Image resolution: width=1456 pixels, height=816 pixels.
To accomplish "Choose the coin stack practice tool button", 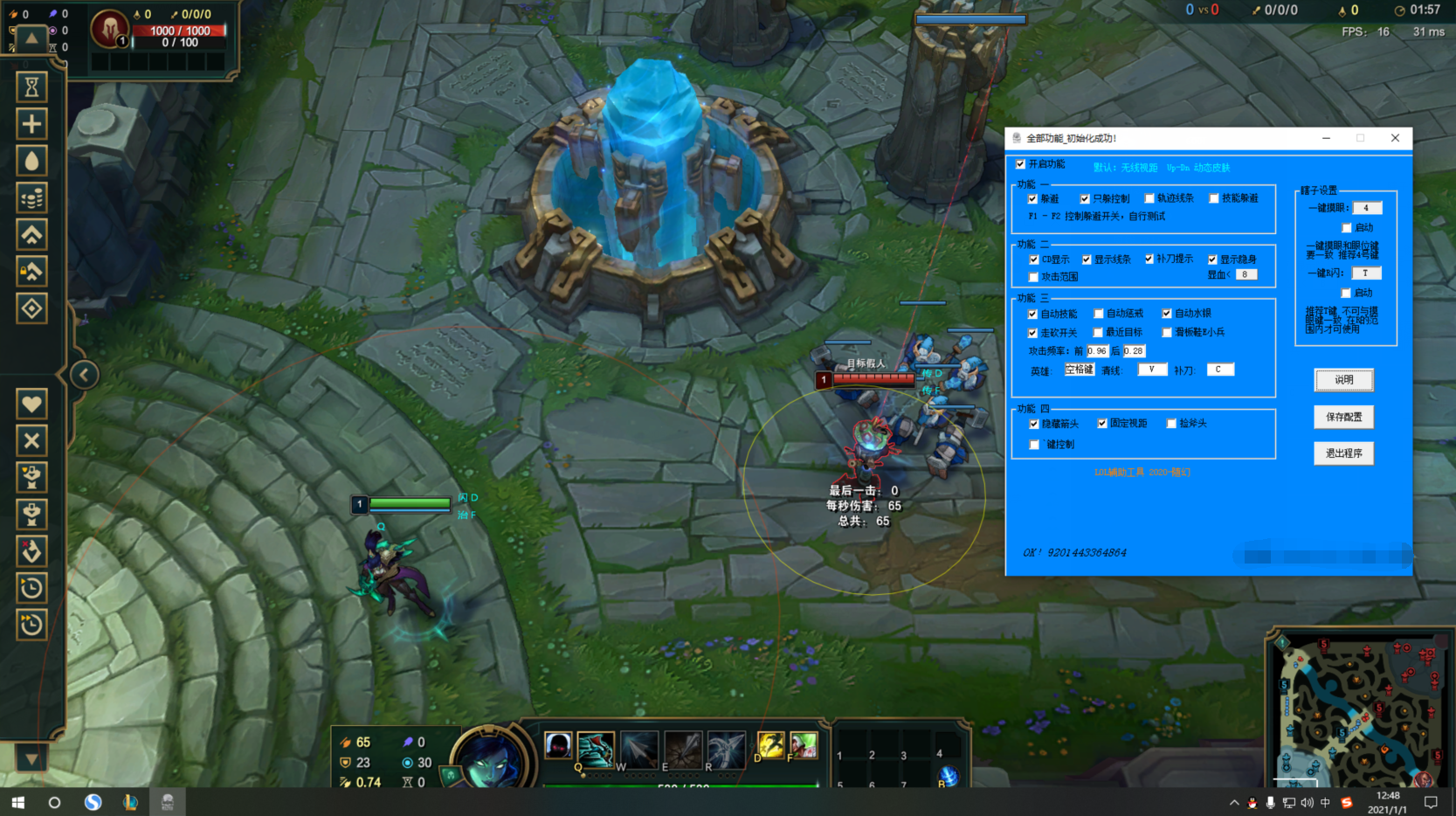I will tap(31, 198).
